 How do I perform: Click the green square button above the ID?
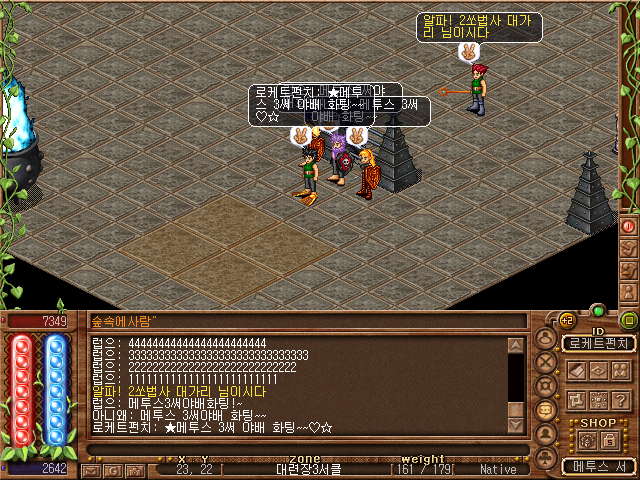[x=629, y=321]
